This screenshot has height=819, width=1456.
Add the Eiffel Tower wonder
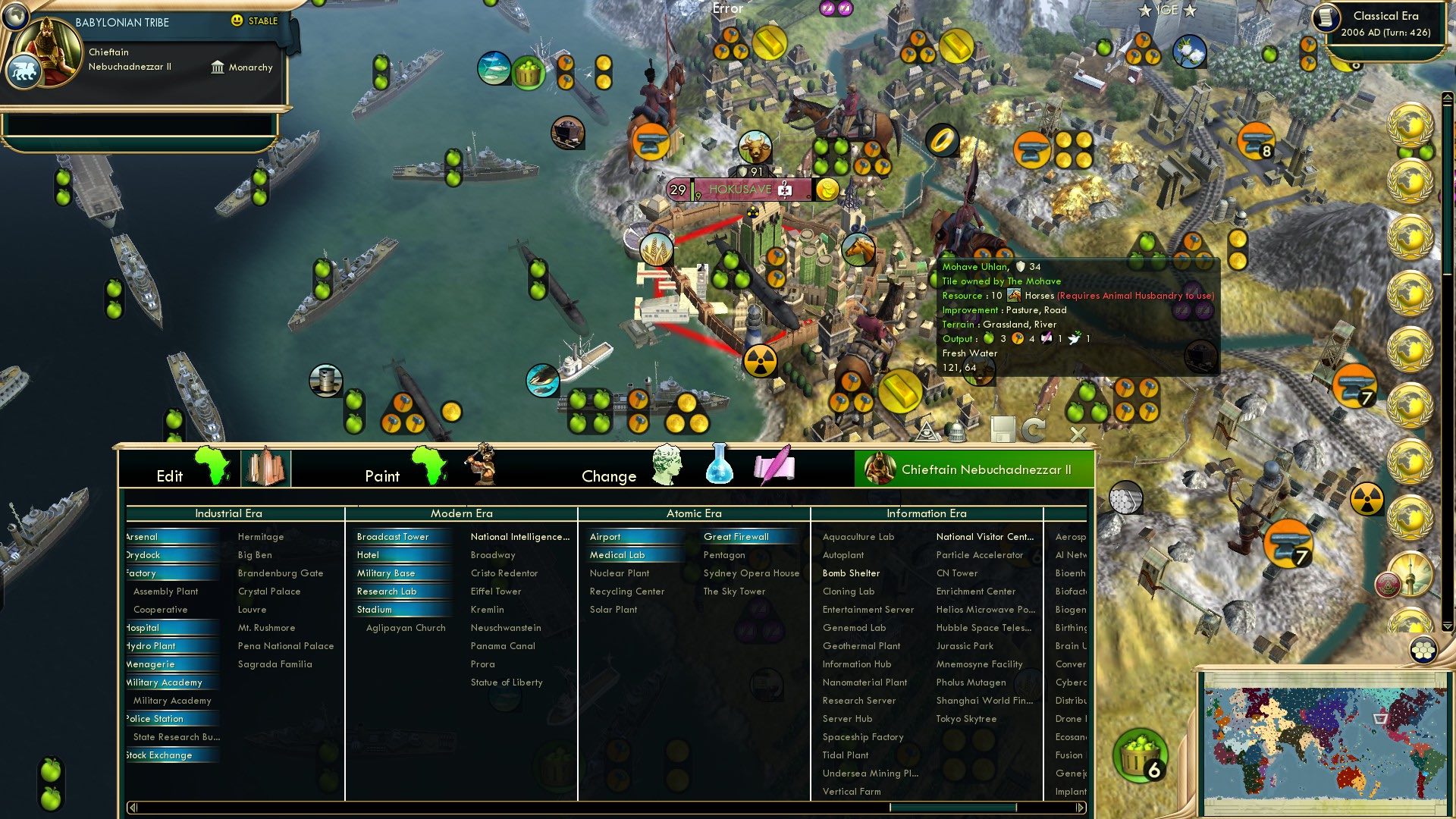495,591
